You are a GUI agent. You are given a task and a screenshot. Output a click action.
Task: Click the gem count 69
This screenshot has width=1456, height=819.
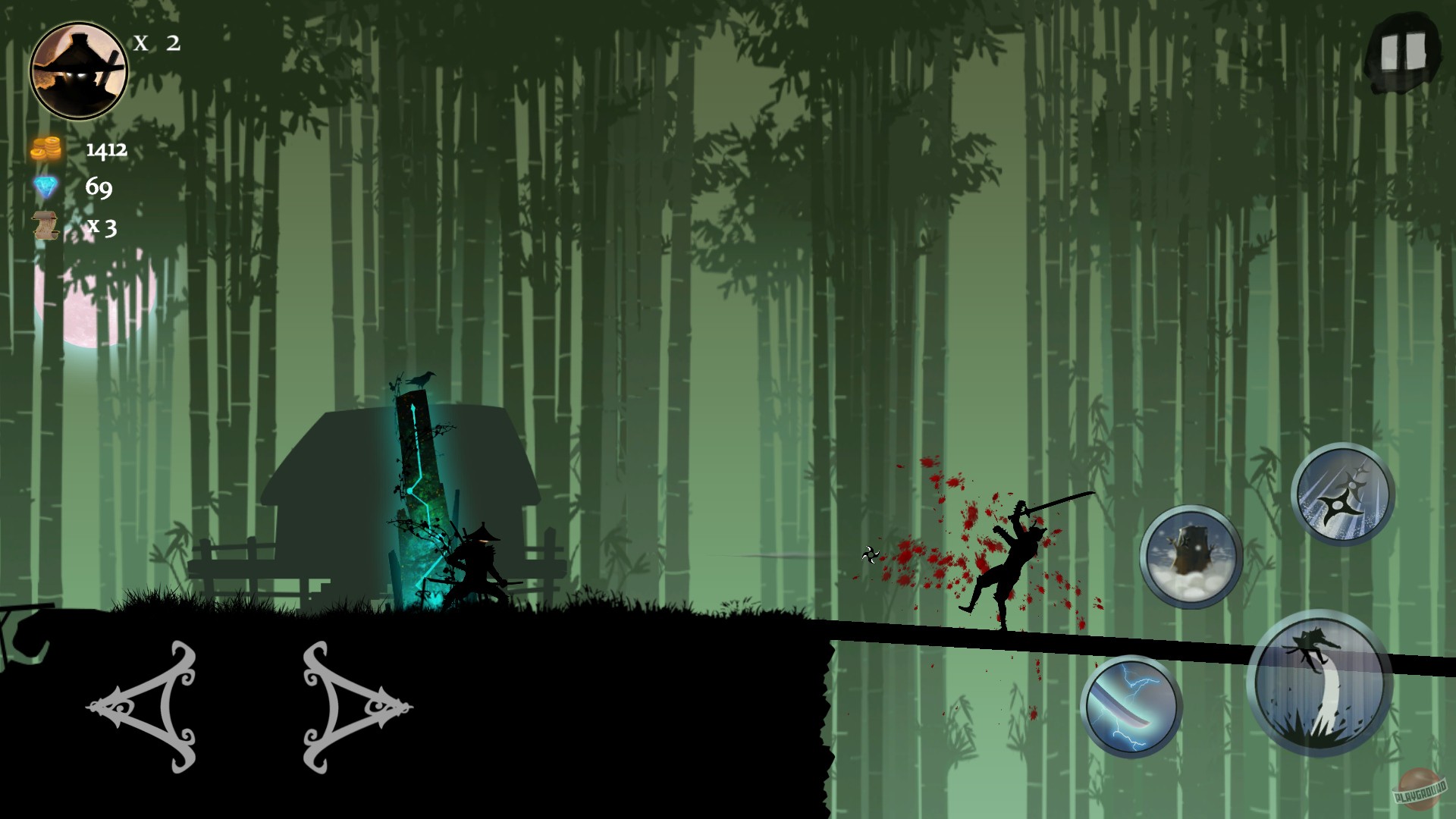pyautogui.click(x=99, y=186)
